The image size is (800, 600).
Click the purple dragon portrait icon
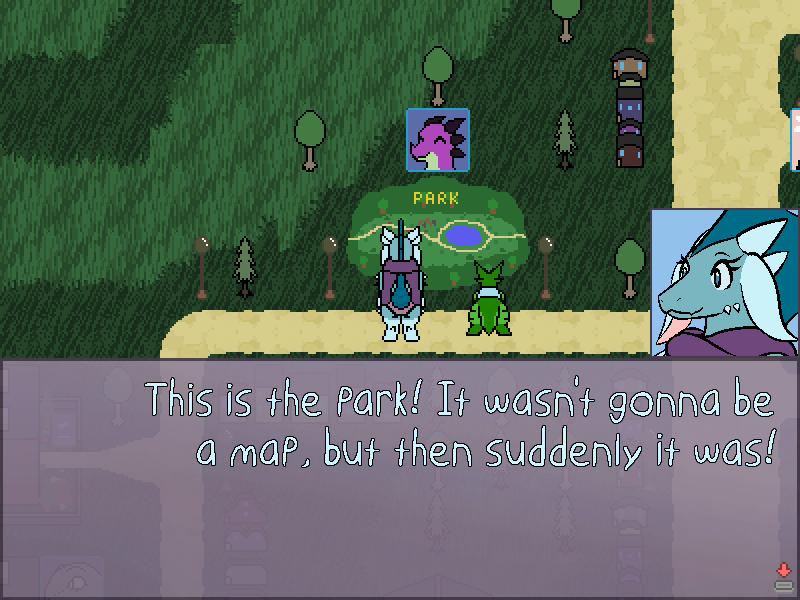pos(438,140)
